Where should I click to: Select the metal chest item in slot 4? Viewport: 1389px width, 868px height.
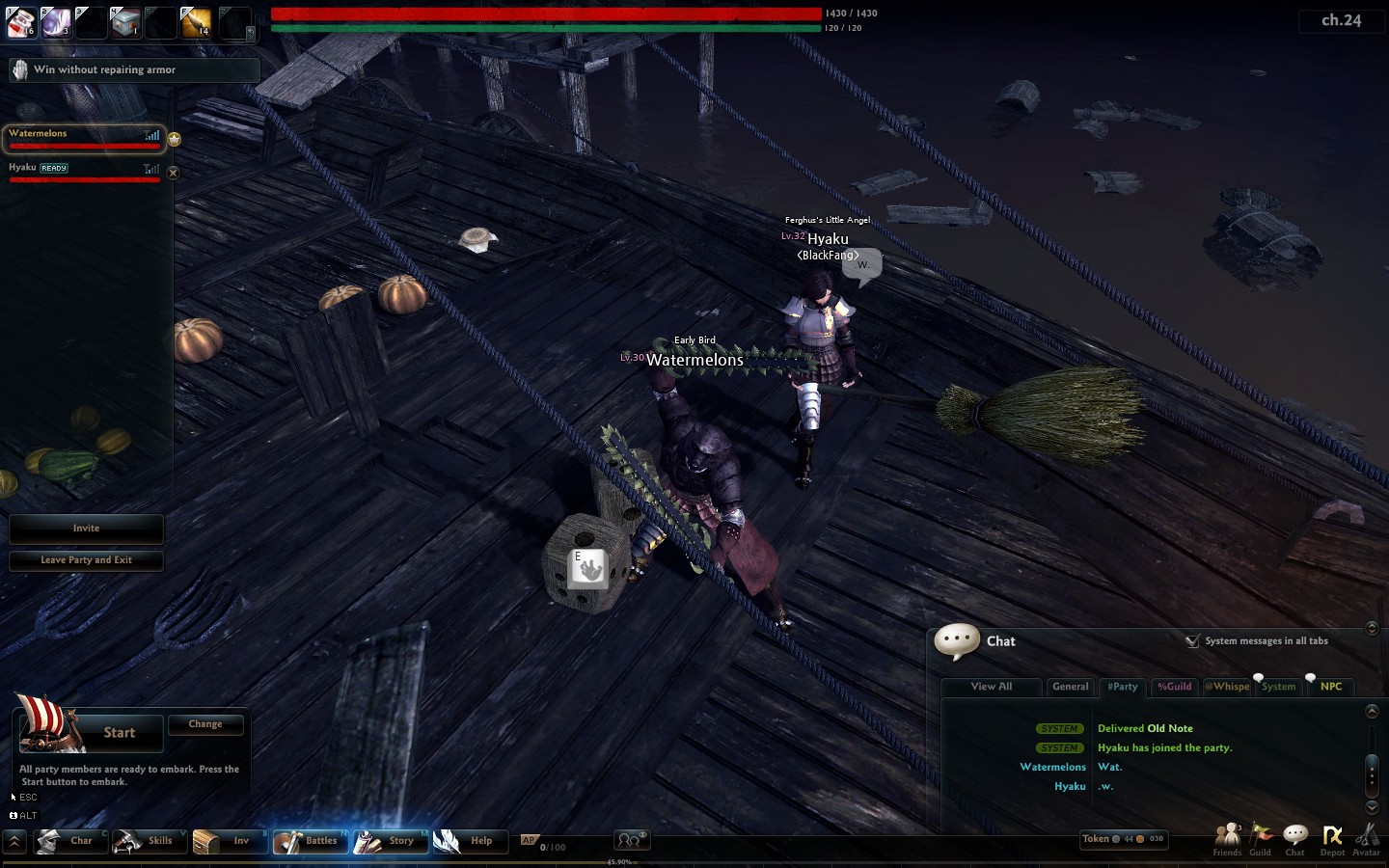pos(125,22)
